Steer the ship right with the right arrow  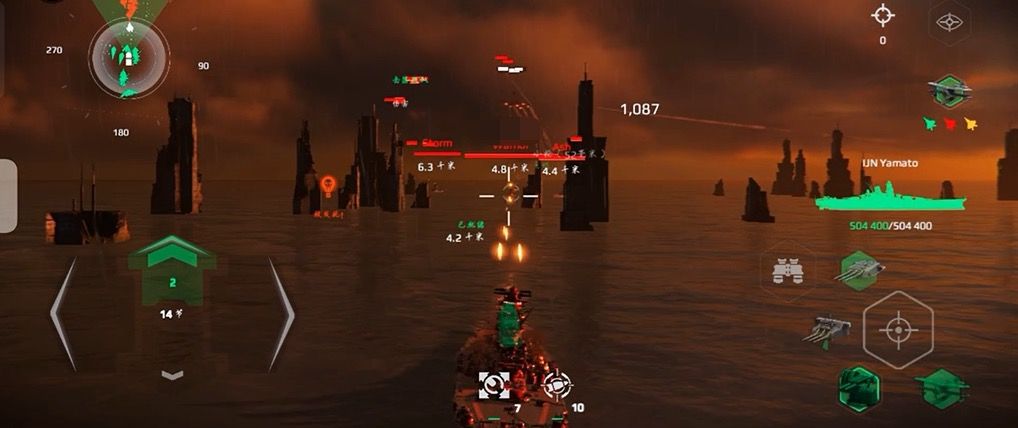coord(281,313)
